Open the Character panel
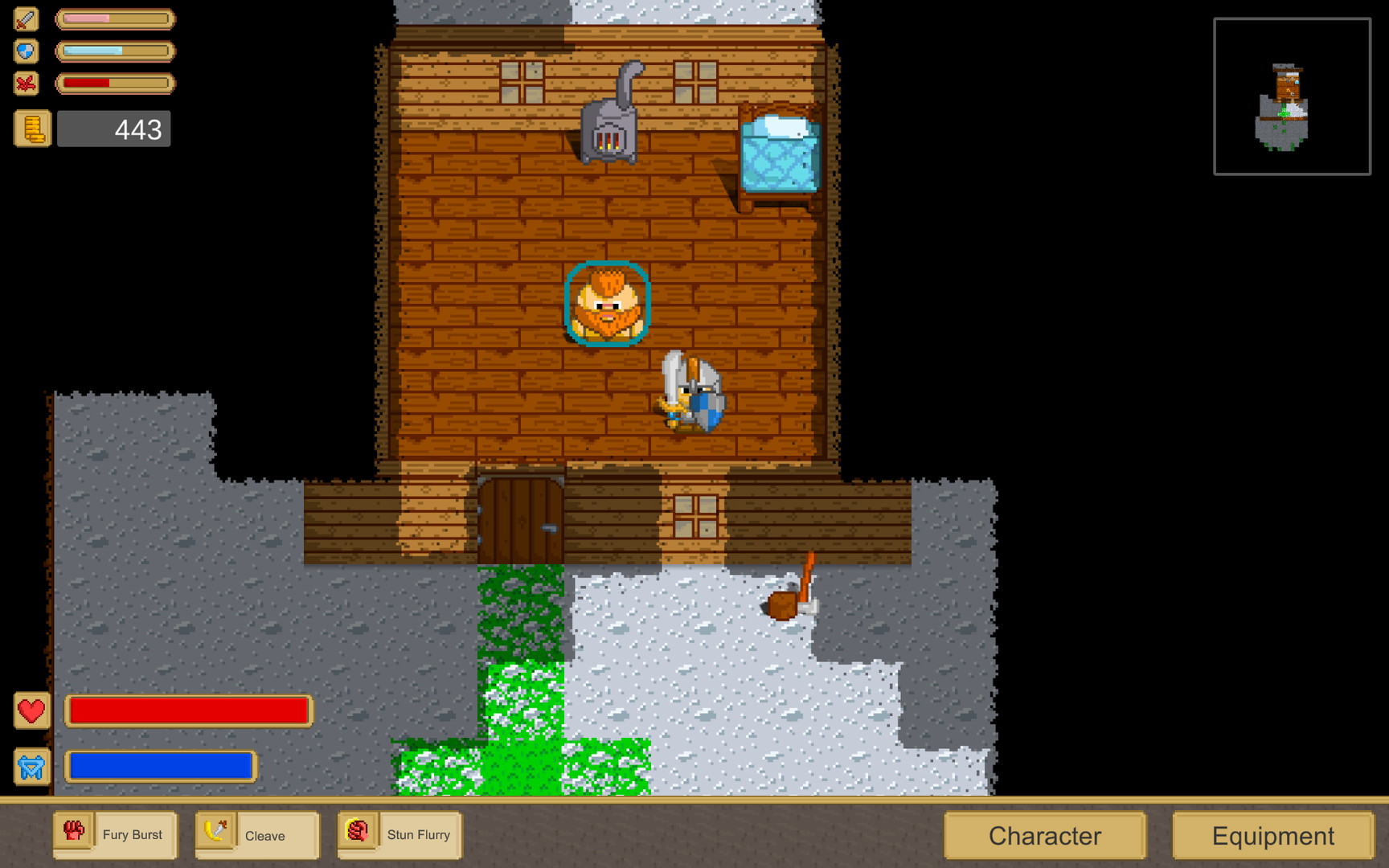Image resolution: width=1389 pixels, height=868 pixels. coord(1043,835)
